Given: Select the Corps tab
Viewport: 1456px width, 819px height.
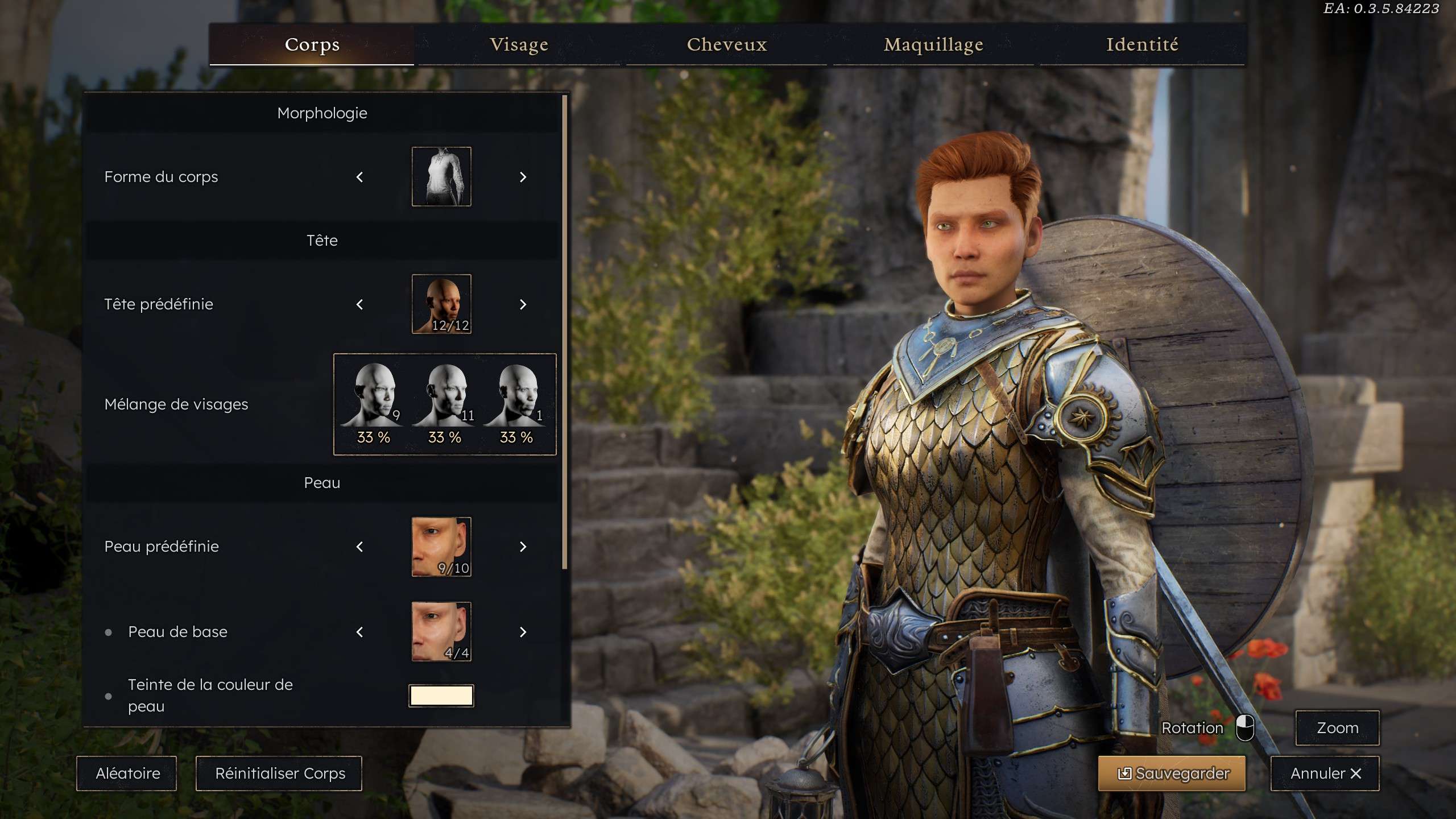Looking at the screenshot, I should point(312,44).
